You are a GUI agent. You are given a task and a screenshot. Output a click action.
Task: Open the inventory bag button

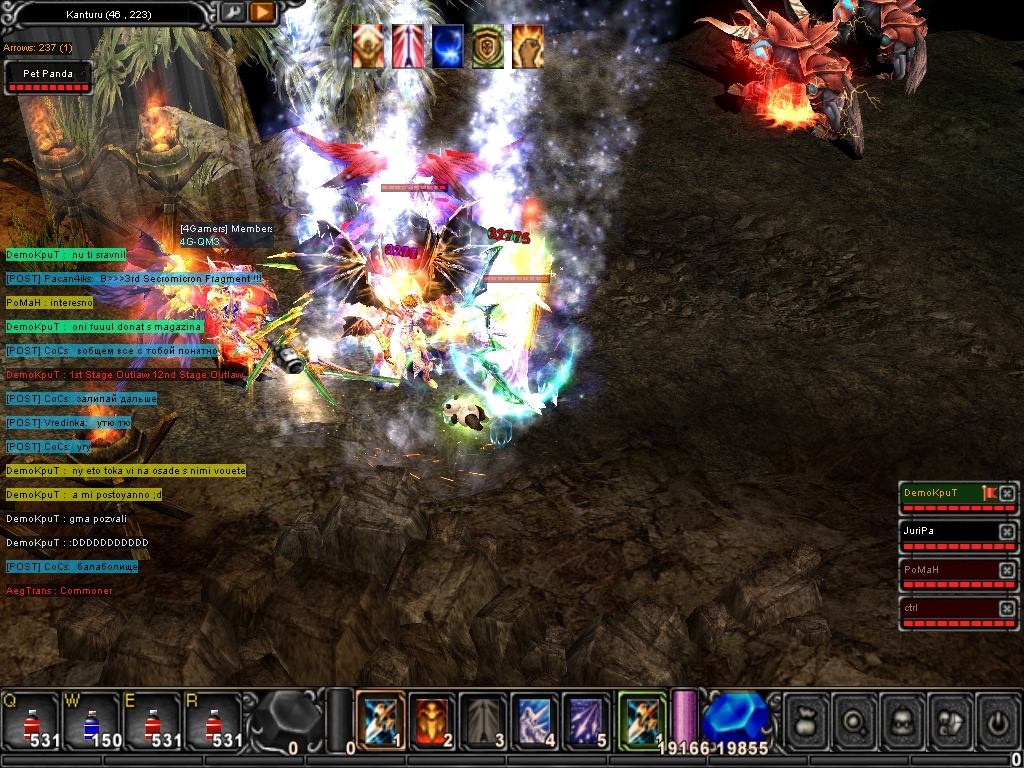[x=806, y=720]
